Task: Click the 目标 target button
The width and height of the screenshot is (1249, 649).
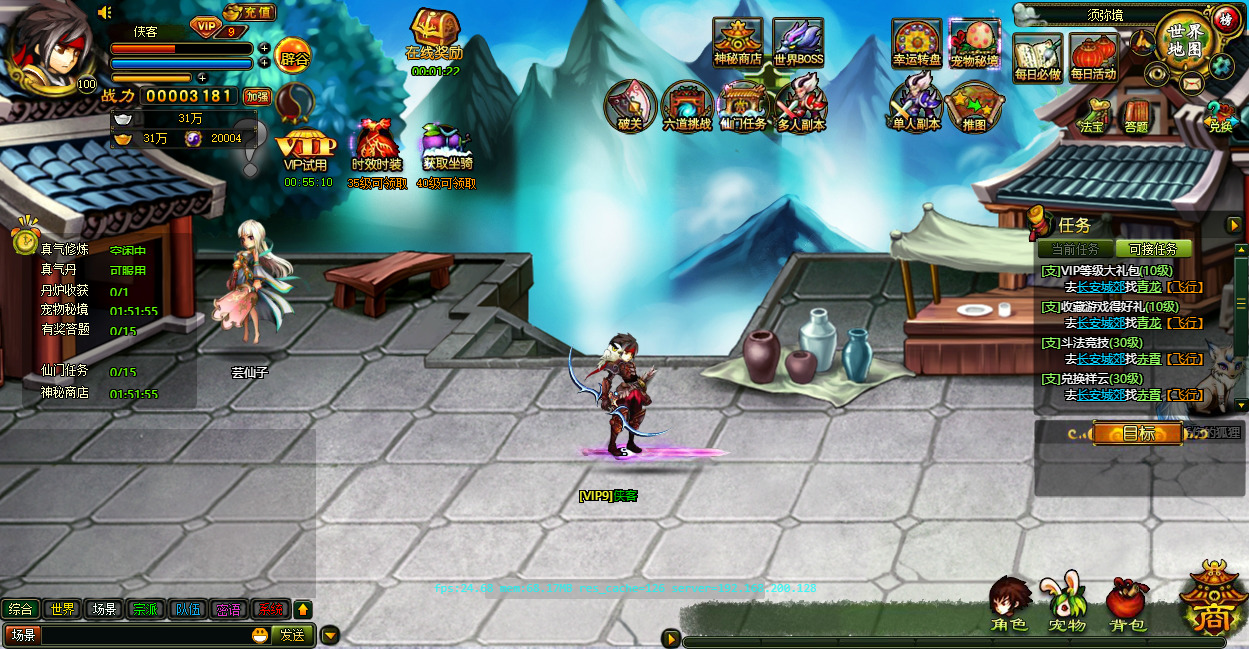Action: [1138, 433]
